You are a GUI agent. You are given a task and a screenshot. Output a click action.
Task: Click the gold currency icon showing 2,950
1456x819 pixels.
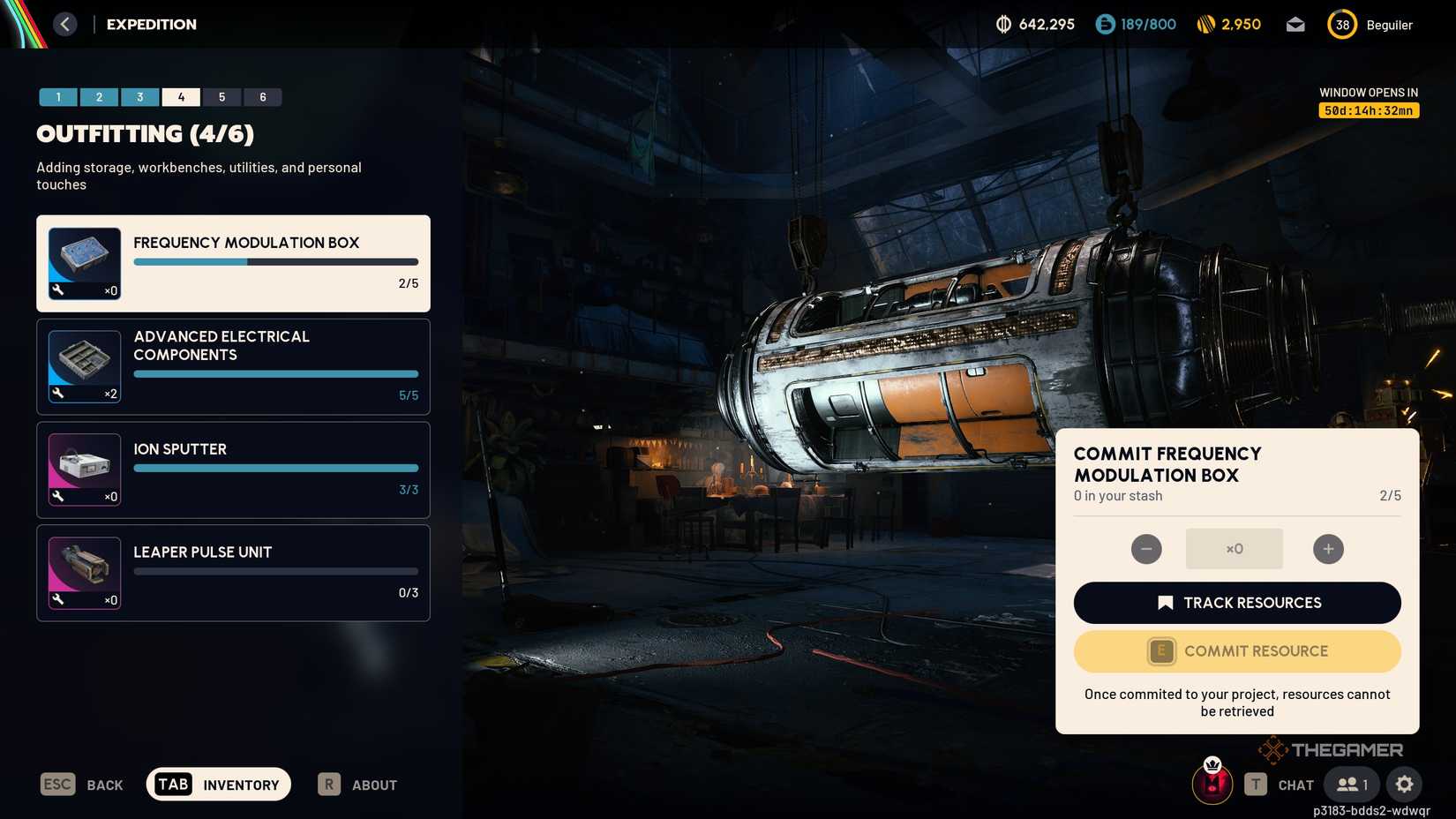[x=1207, y=24]
